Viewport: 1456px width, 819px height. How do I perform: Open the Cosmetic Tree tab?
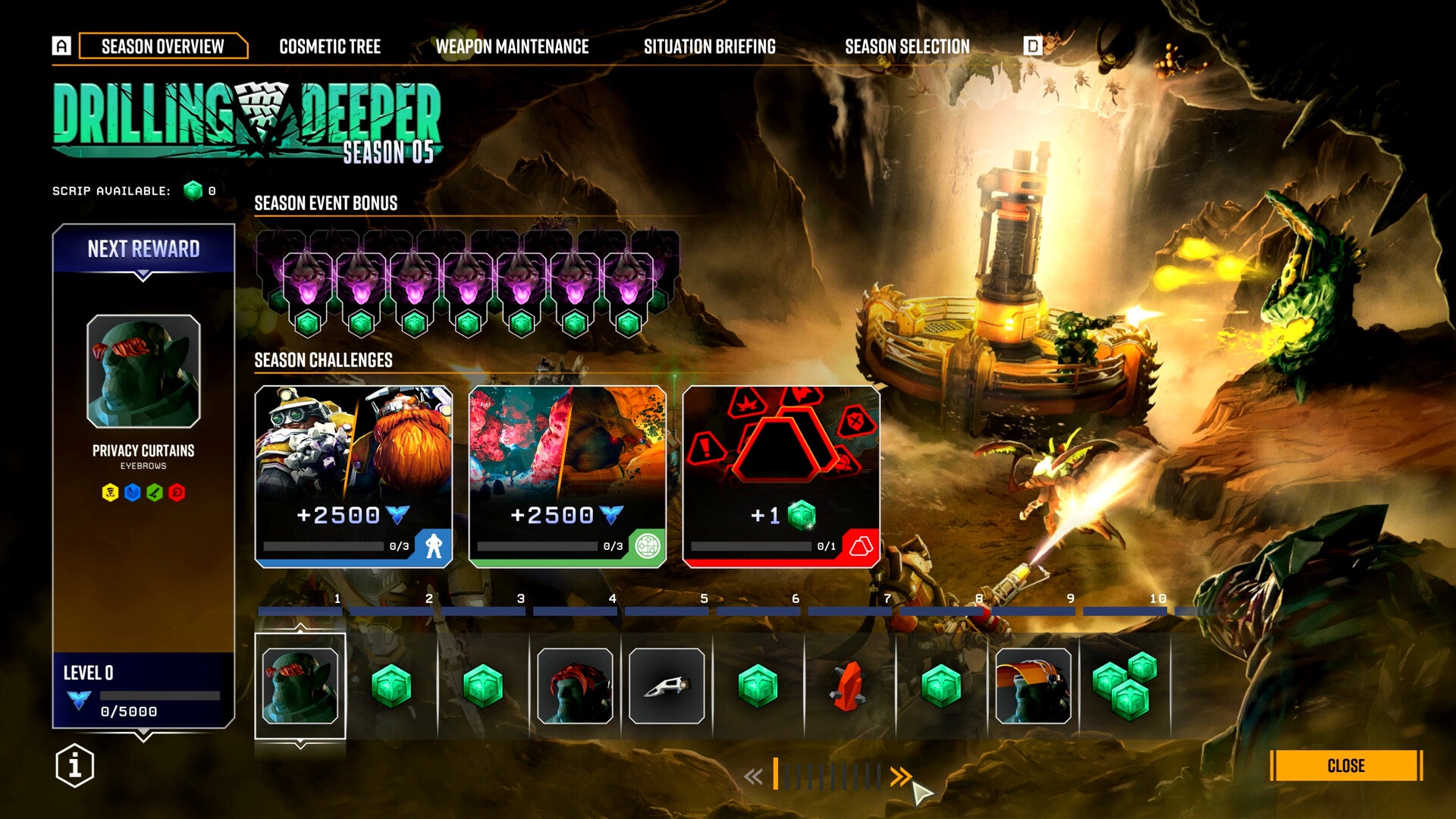pos(330,46)
